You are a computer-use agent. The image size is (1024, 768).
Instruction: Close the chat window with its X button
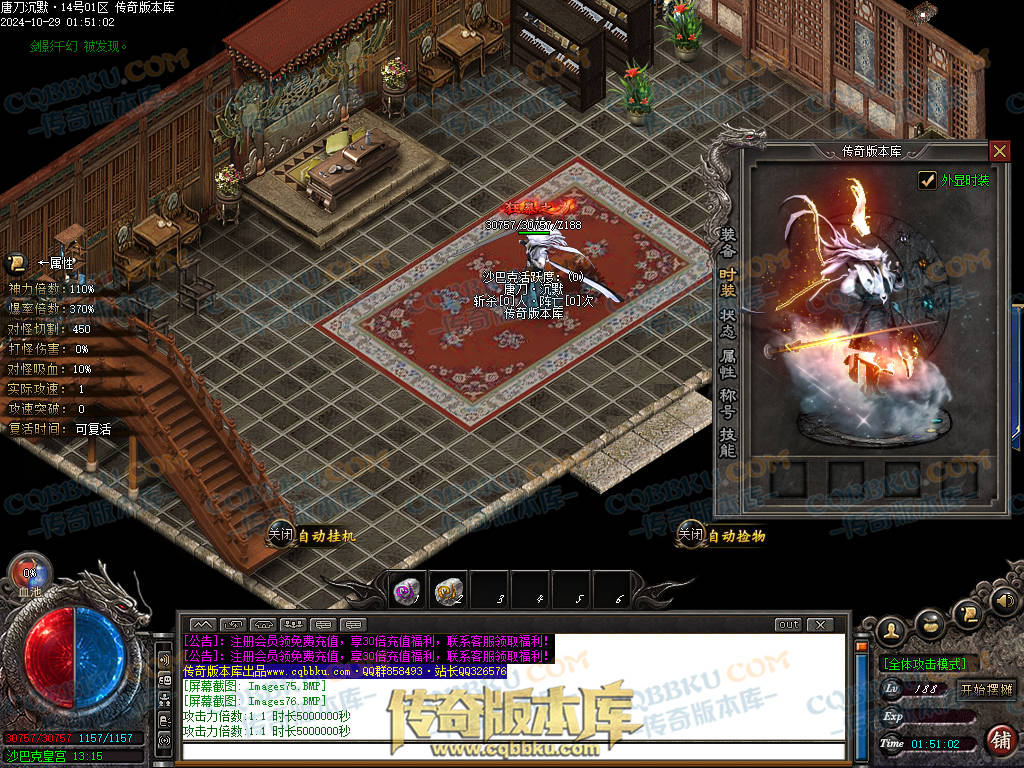(x=820, y=625)
